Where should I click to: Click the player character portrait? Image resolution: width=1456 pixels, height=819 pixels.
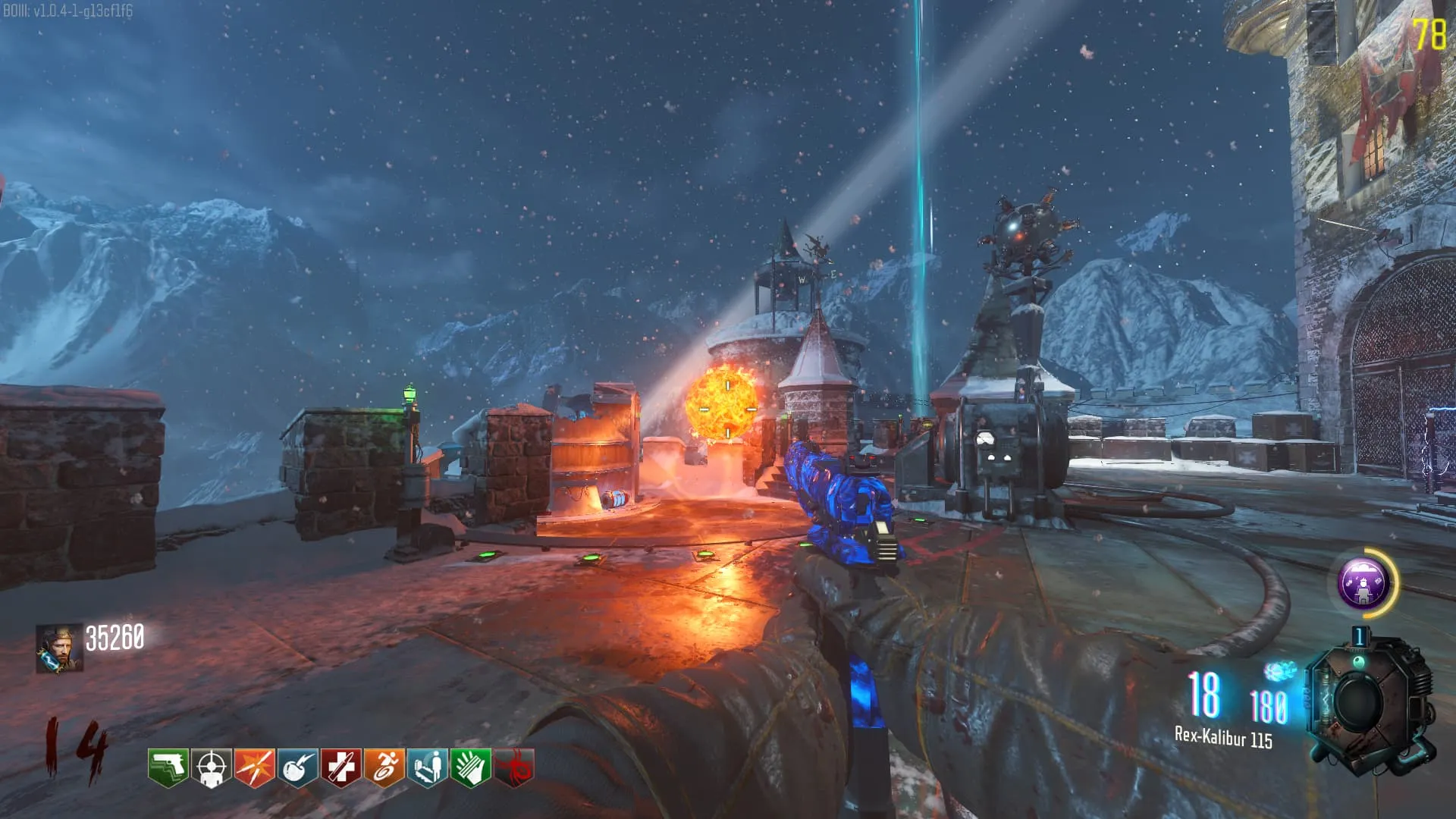coord(59,649)
